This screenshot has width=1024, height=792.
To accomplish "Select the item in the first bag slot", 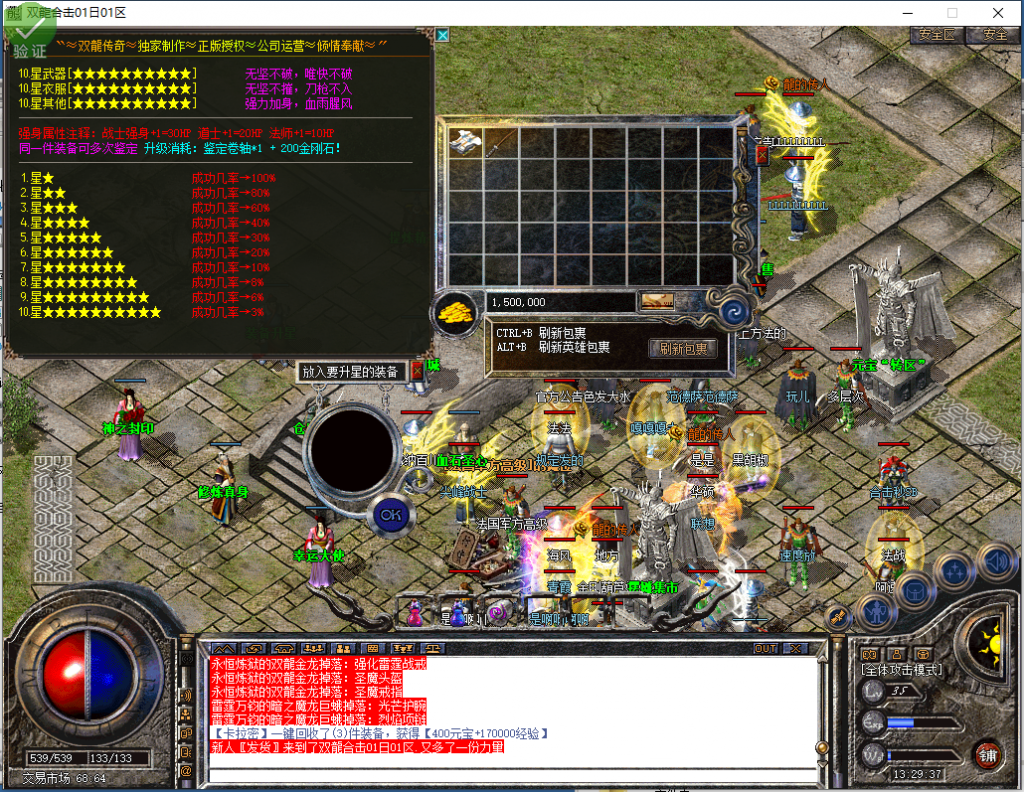I will coord(466,142).
